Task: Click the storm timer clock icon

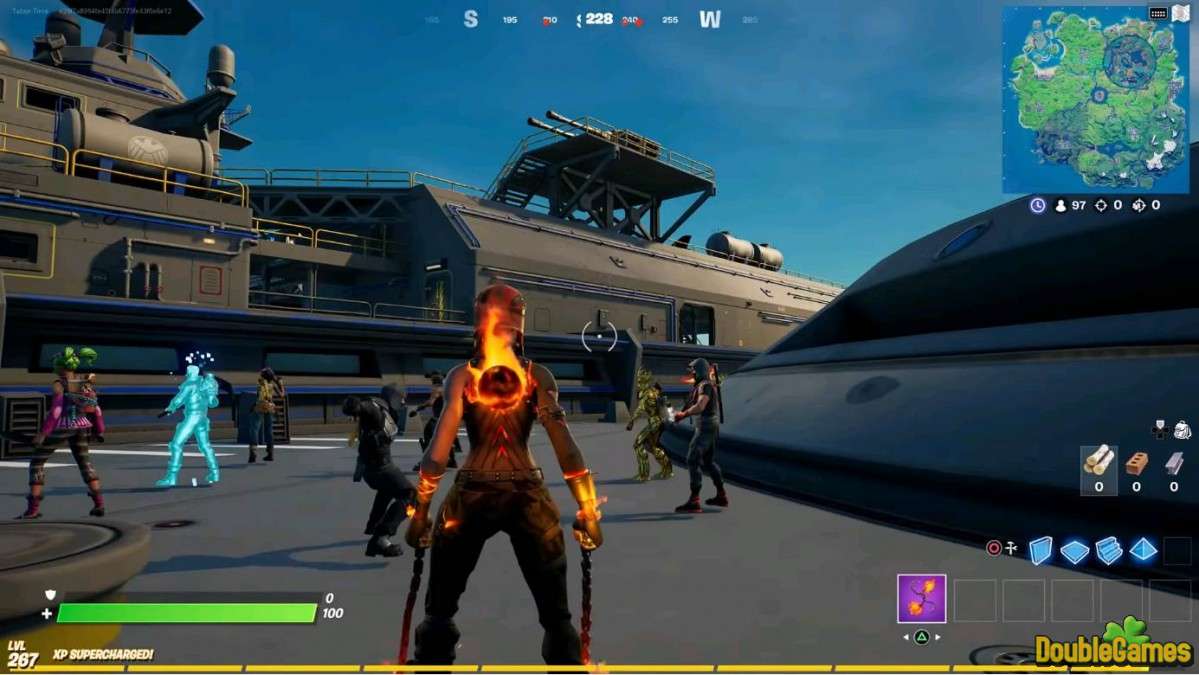Action: tap(1038, 205)
